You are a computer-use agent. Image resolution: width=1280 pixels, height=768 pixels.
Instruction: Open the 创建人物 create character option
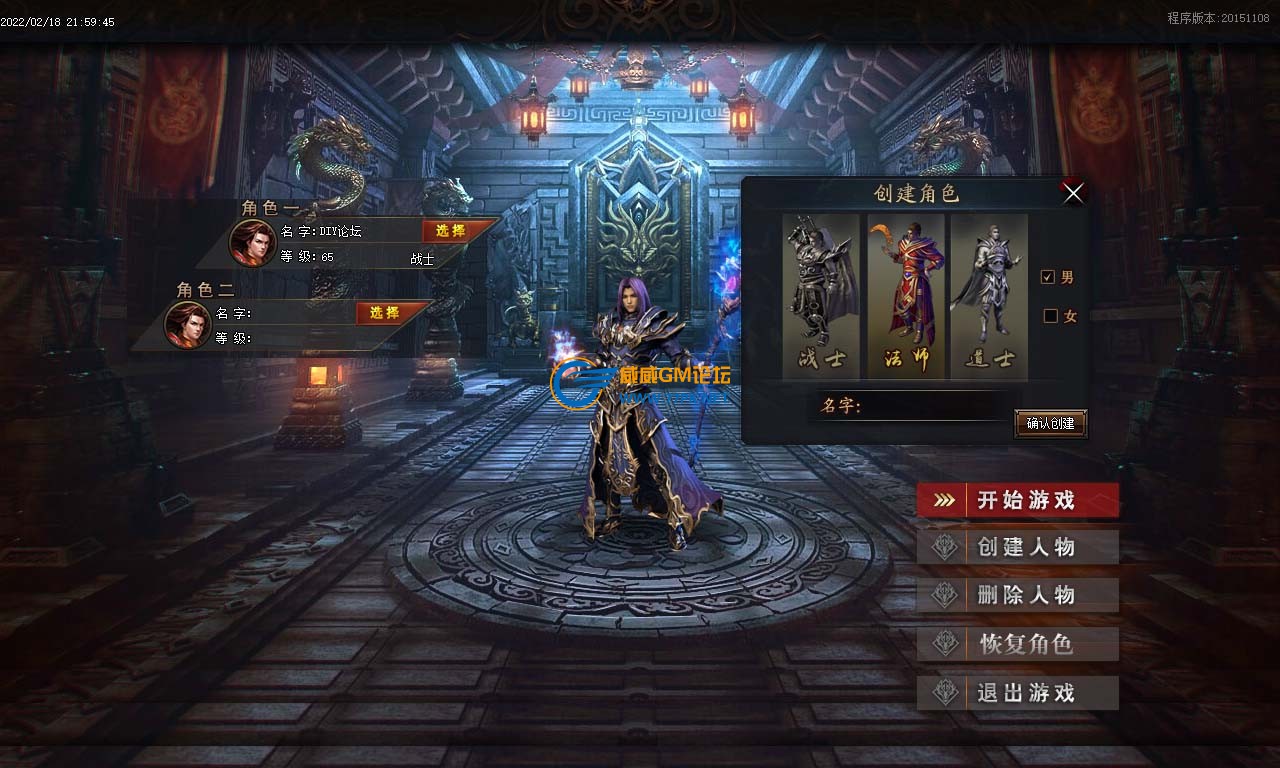pos(1017,548)
